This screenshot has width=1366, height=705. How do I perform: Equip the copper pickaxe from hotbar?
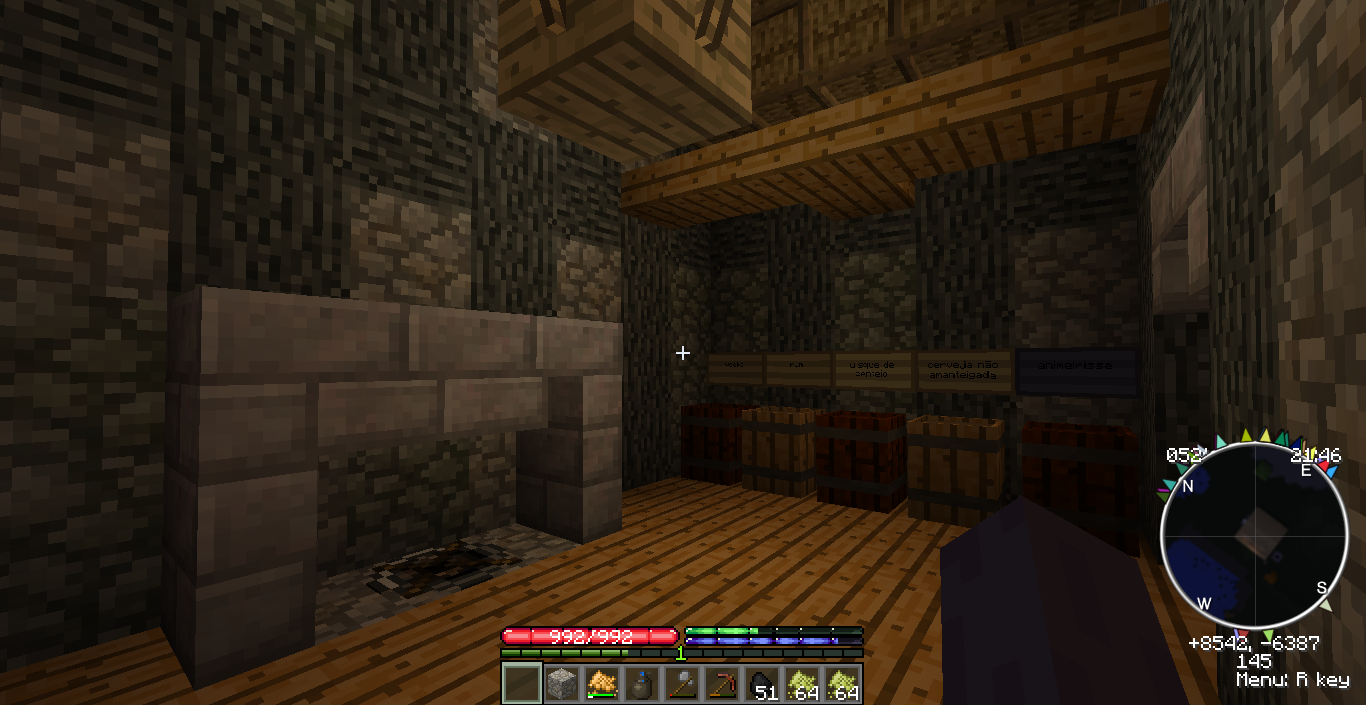[722, 684]
